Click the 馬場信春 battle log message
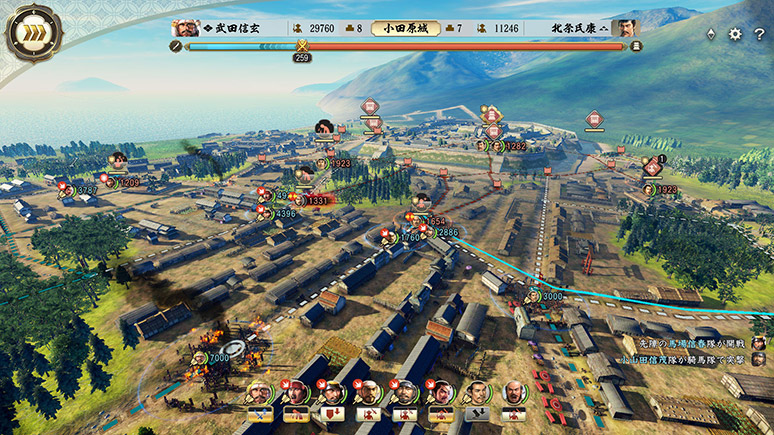 (690, 343)
